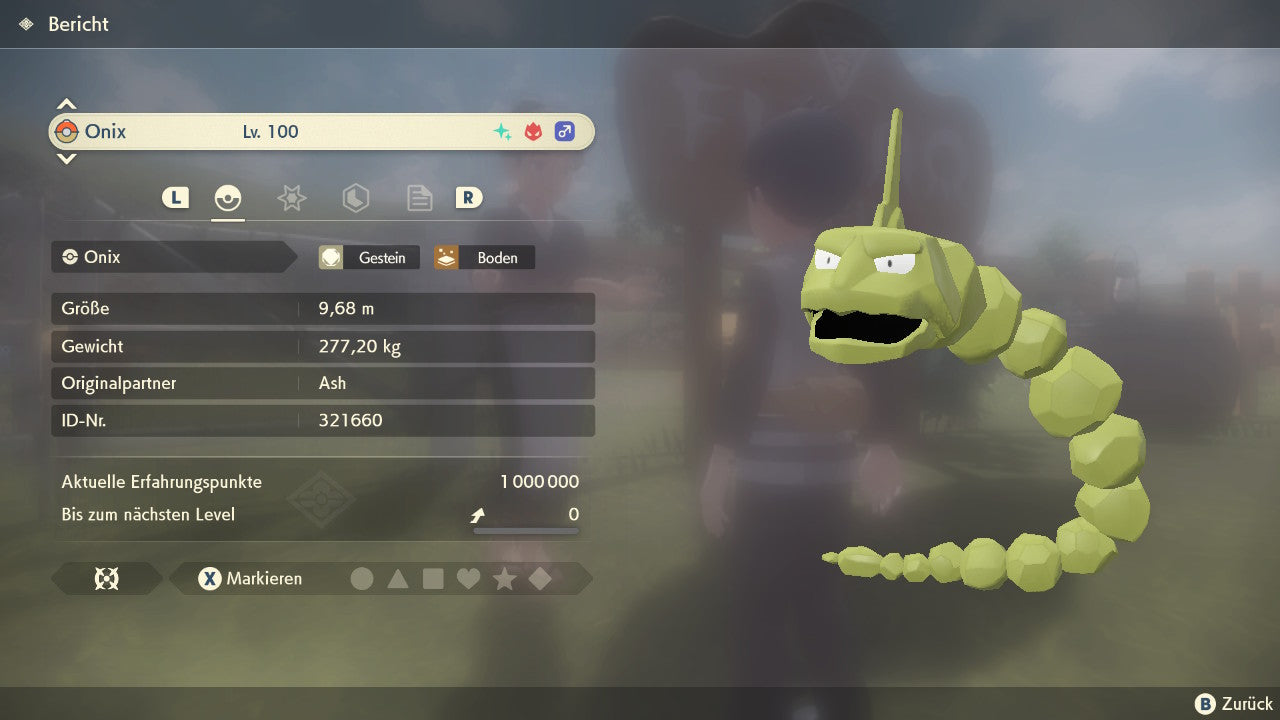Toggle the square marking
This screenshot has width=1280, height=720.
433,578
